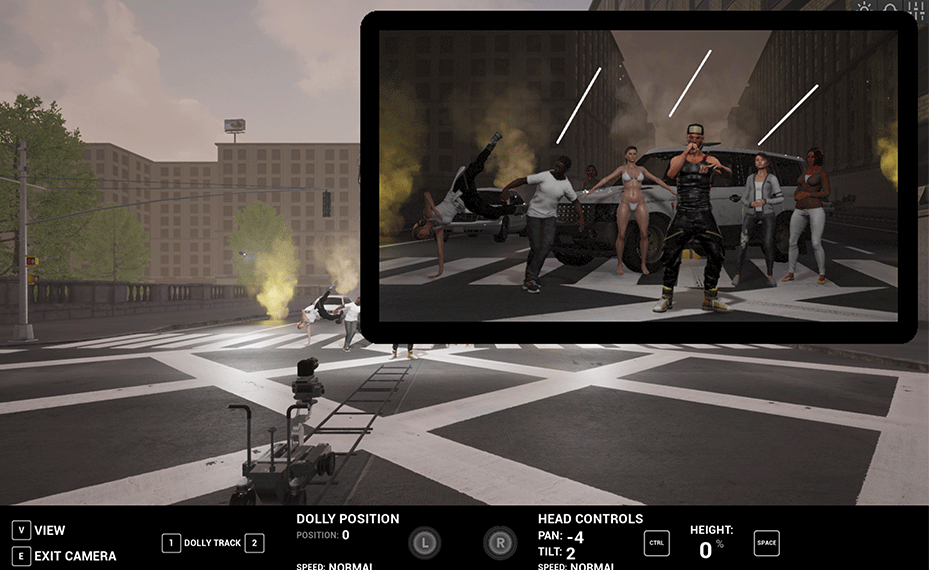
Task: Open the sliders mixer settings icon
Action: click(916, 10)
